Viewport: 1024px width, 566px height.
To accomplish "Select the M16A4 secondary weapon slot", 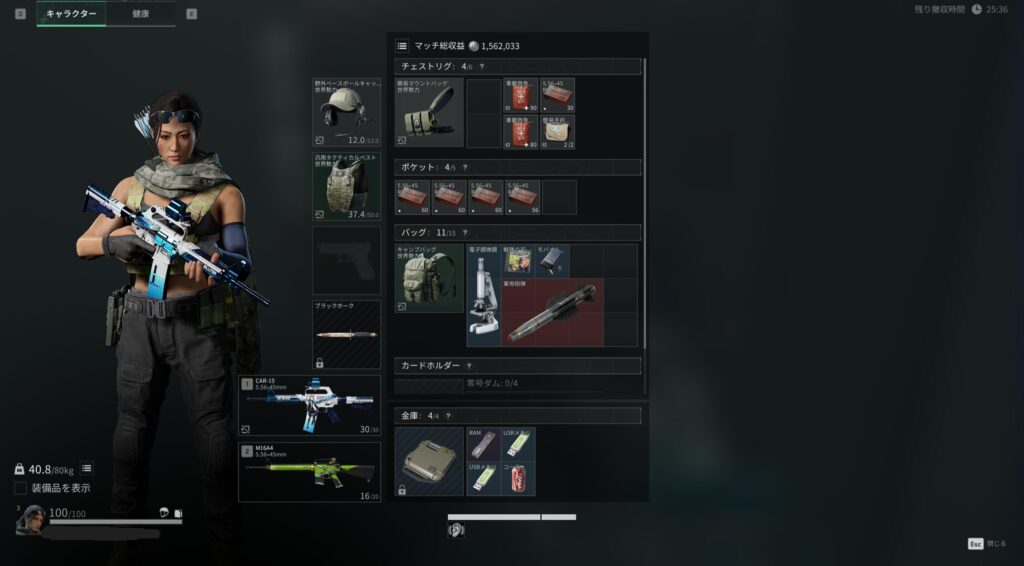I will tap(309, 472).
